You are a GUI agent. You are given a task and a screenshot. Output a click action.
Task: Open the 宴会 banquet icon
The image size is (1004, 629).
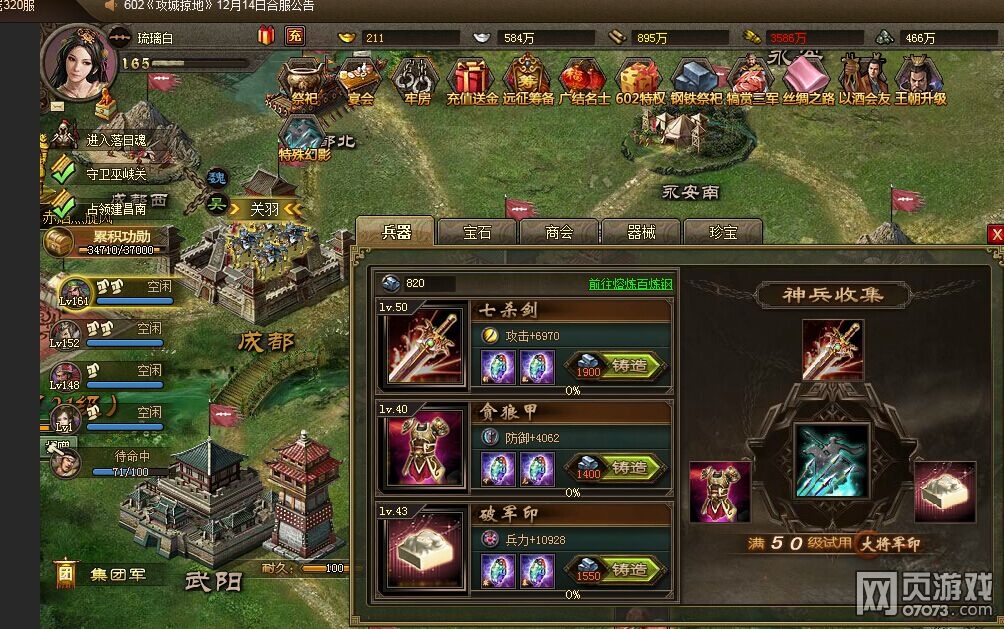click(x=358, y=80)
